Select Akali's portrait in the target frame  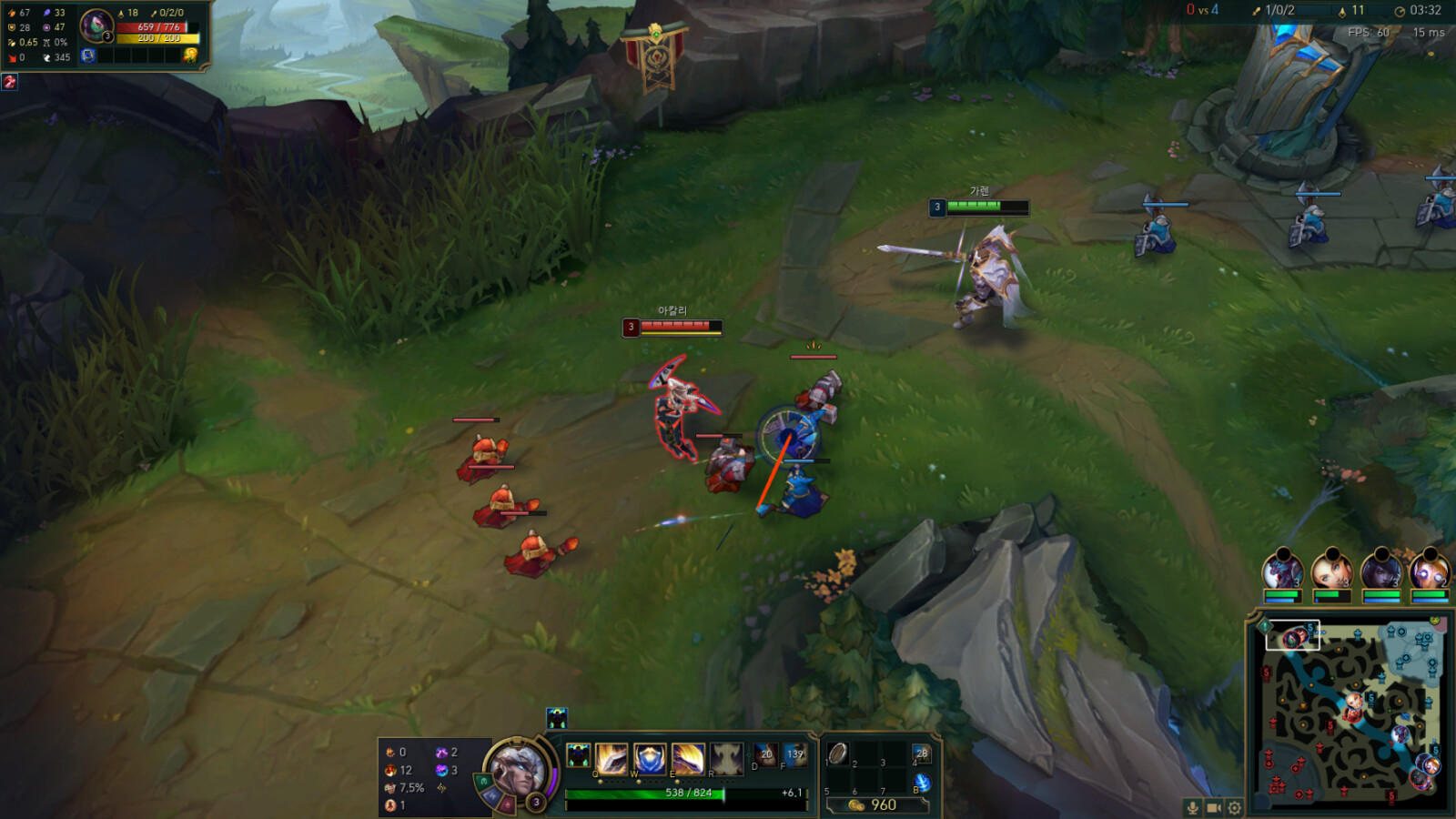coord(96,26)
